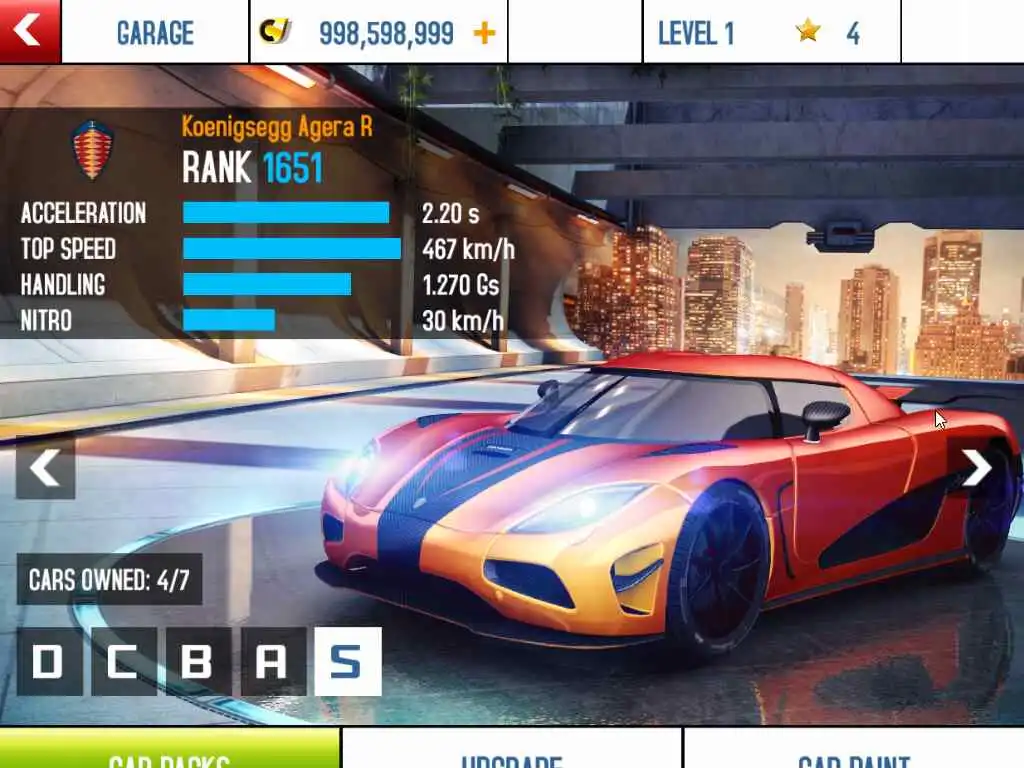Show the next car with right arrow
The image size is (1024, 768).
pos(975,468)
